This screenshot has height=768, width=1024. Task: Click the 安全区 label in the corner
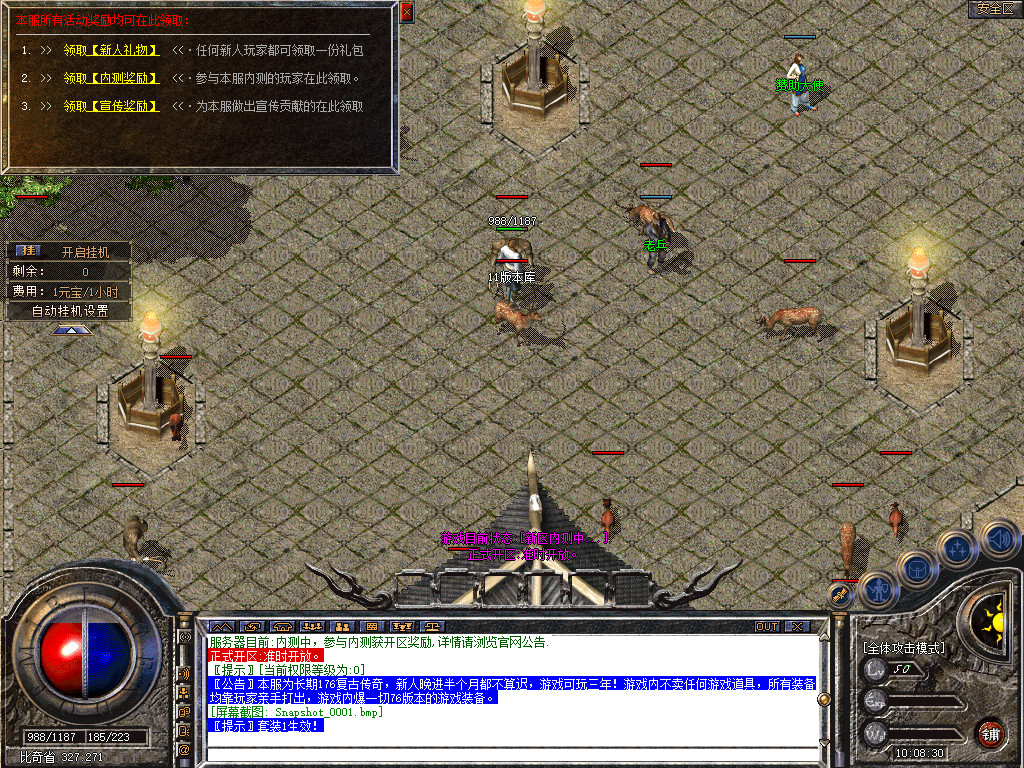pyautogui.click(x=995, y=9)
